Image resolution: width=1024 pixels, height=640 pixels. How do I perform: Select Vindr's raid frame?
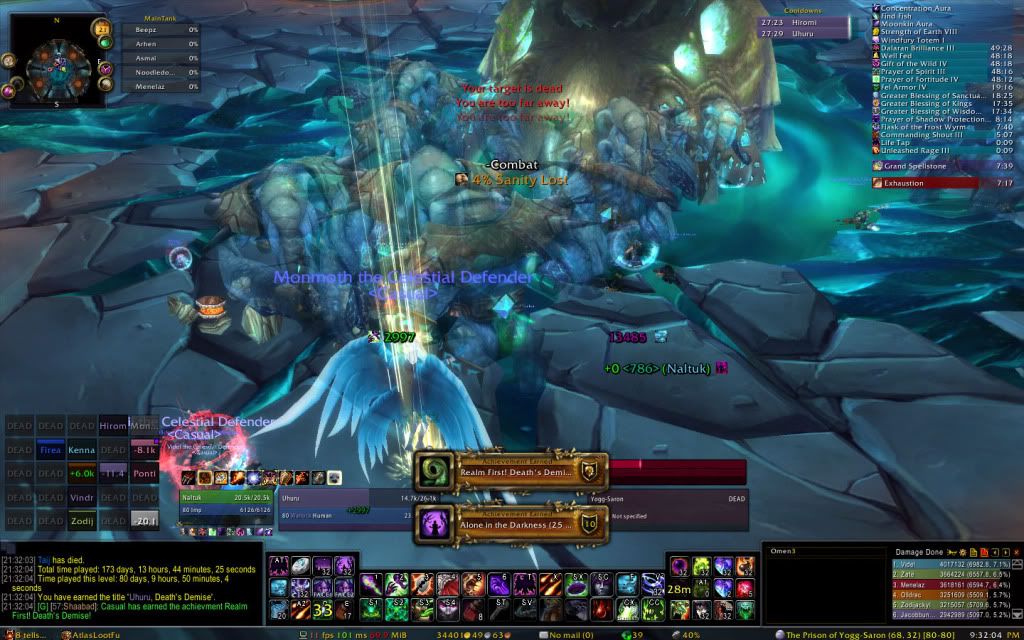[x=82, y=497]
